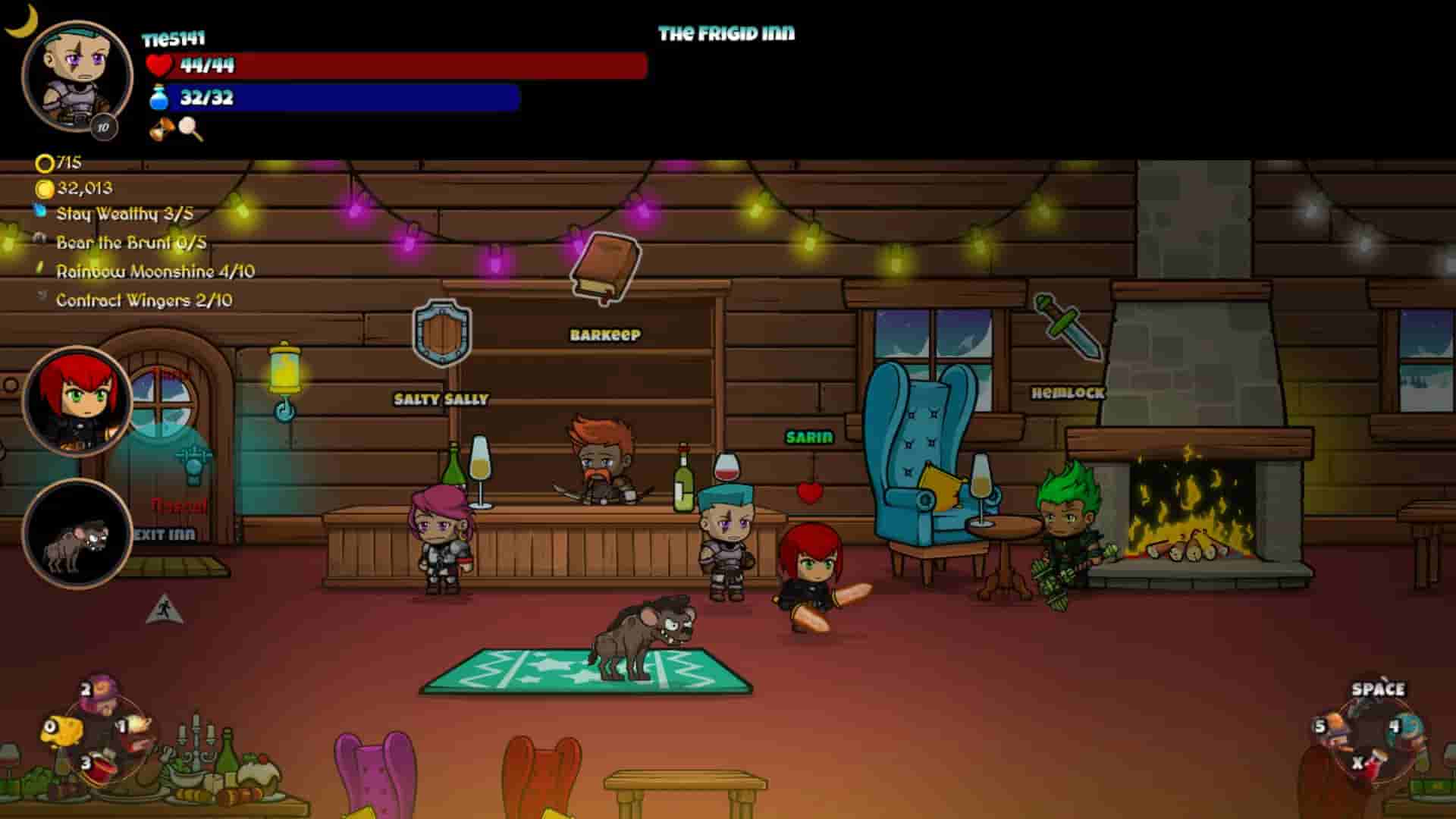Select the mushroom buff icon under the health bars

(159, 129)
